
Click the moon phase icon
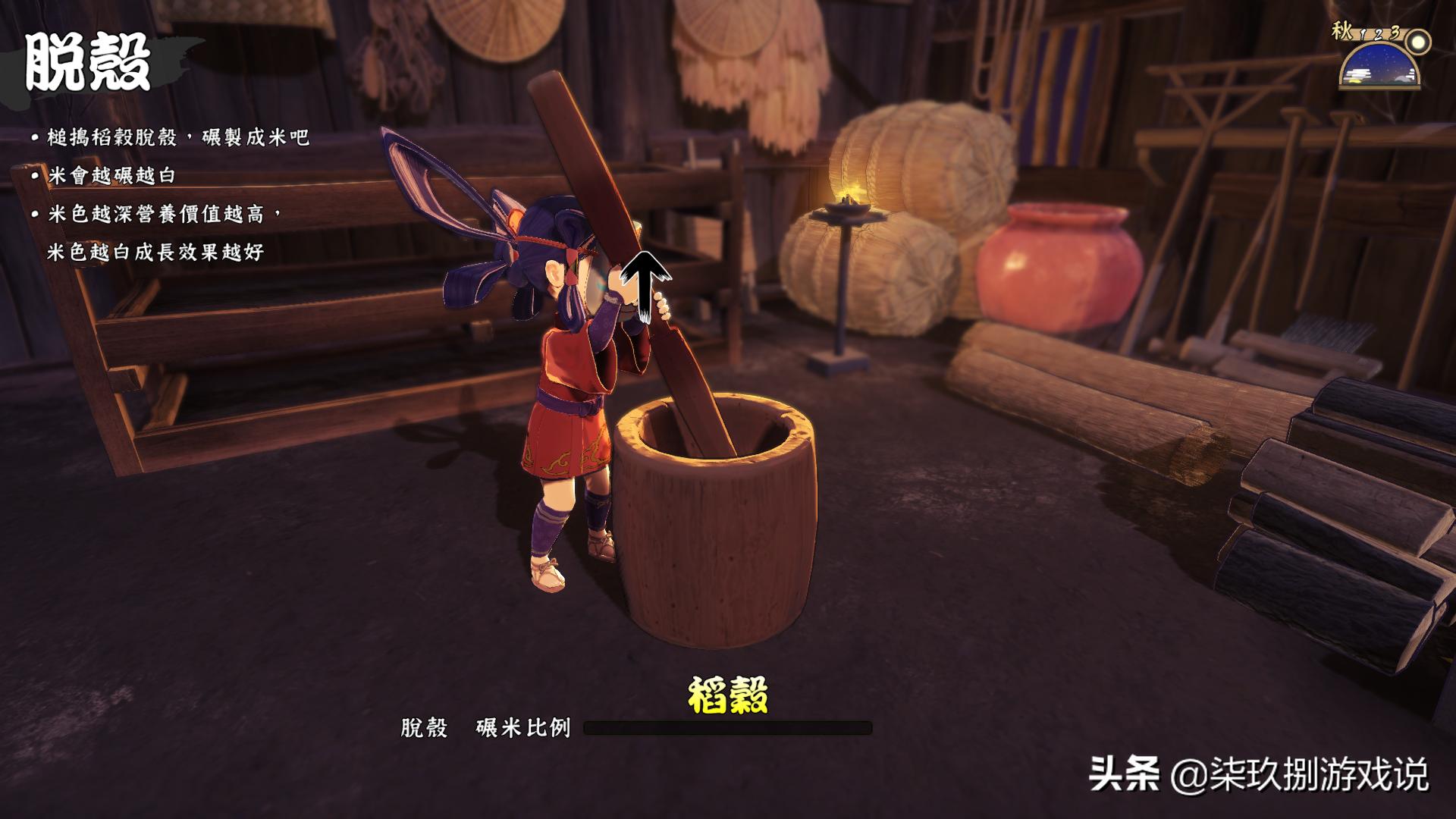(1418, 43)
